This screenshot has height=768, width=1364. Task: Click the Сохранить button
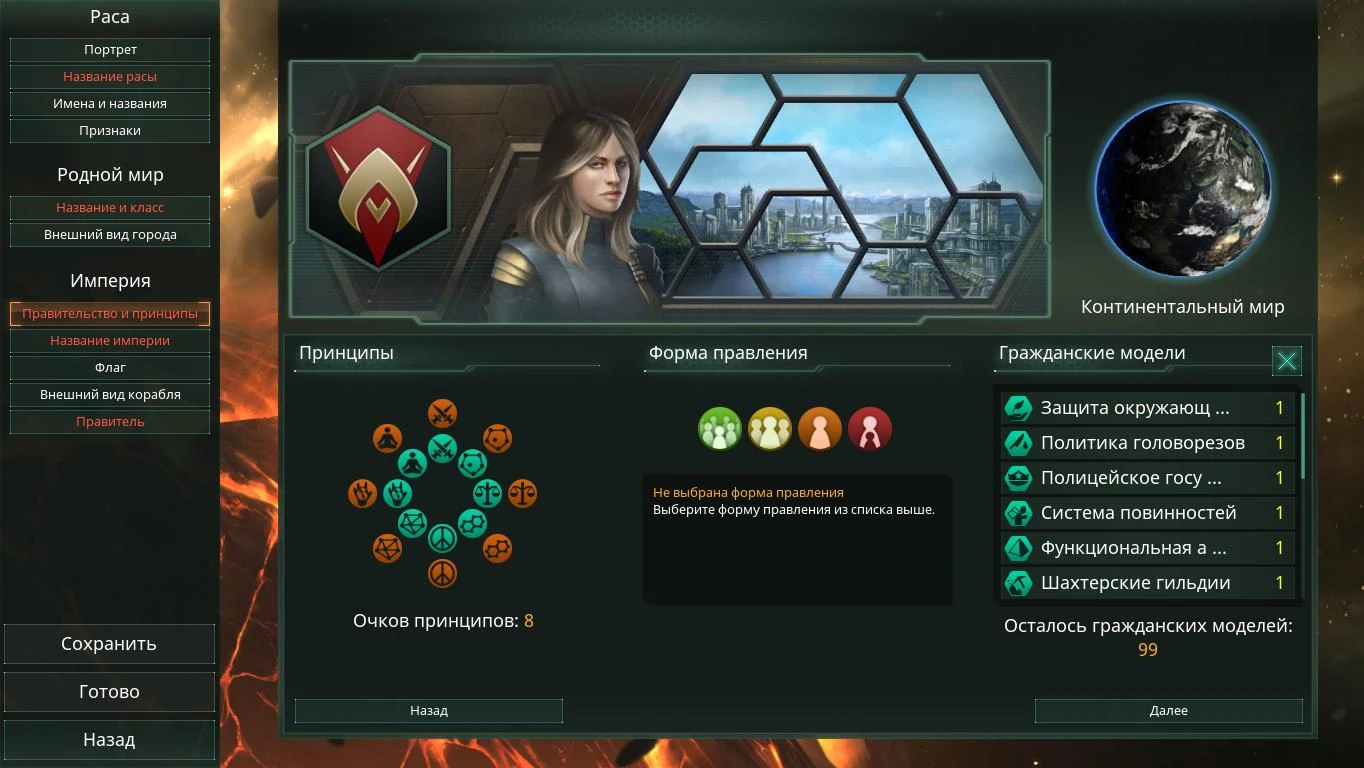tap(109, 643)
